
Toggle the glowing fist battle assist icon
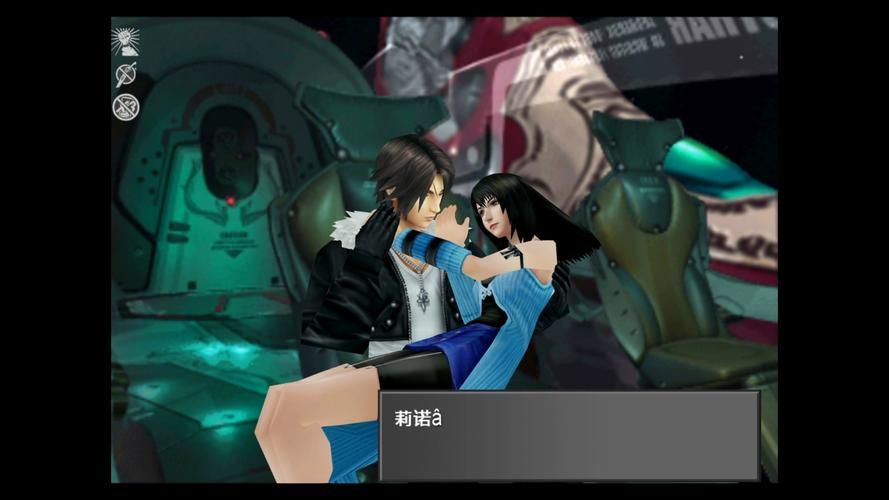coord(126,41)
